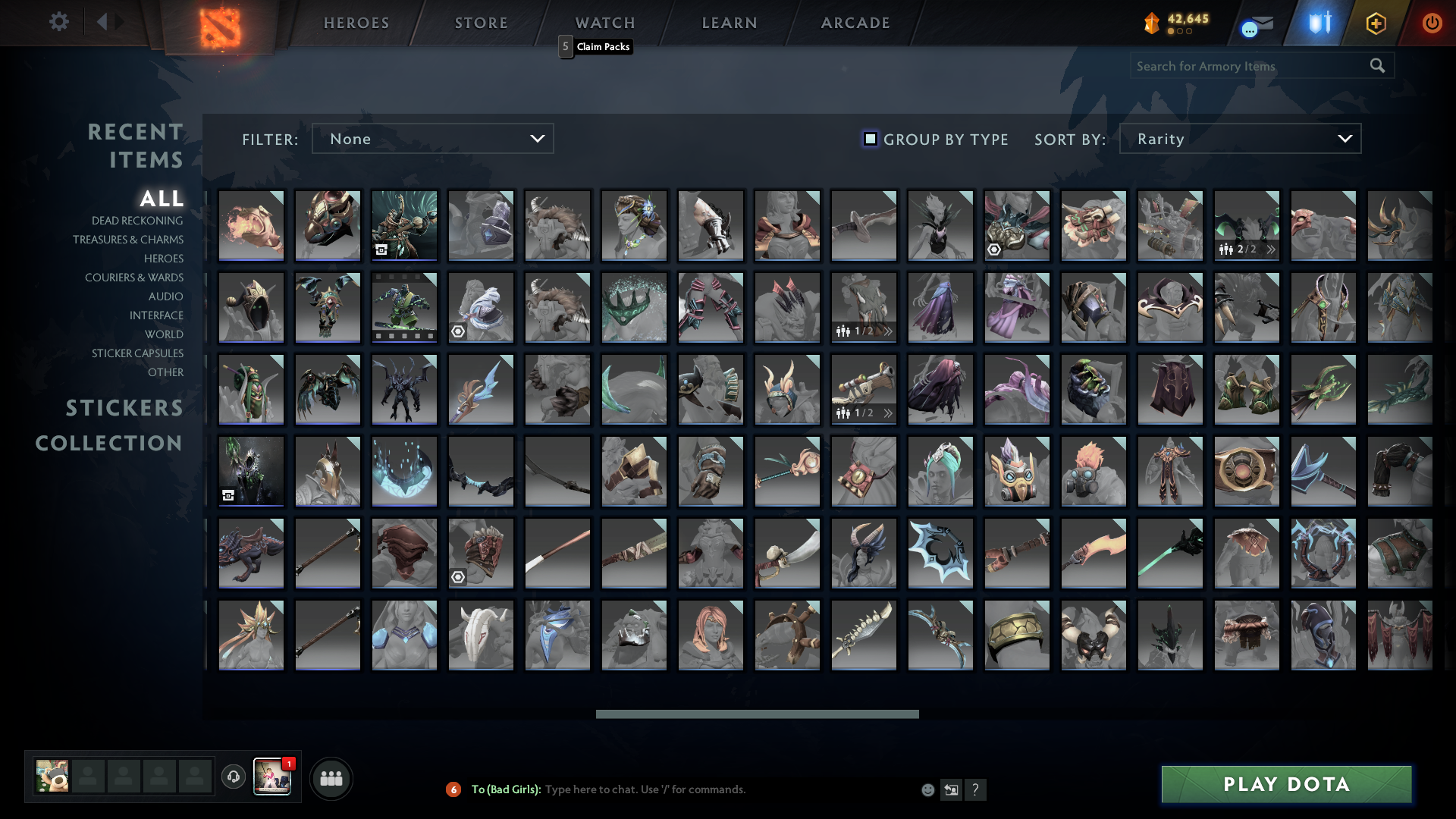Screen dimensions: 1456x819
Task: Open the Dota 2 settings gear
Action: (59, 22)
